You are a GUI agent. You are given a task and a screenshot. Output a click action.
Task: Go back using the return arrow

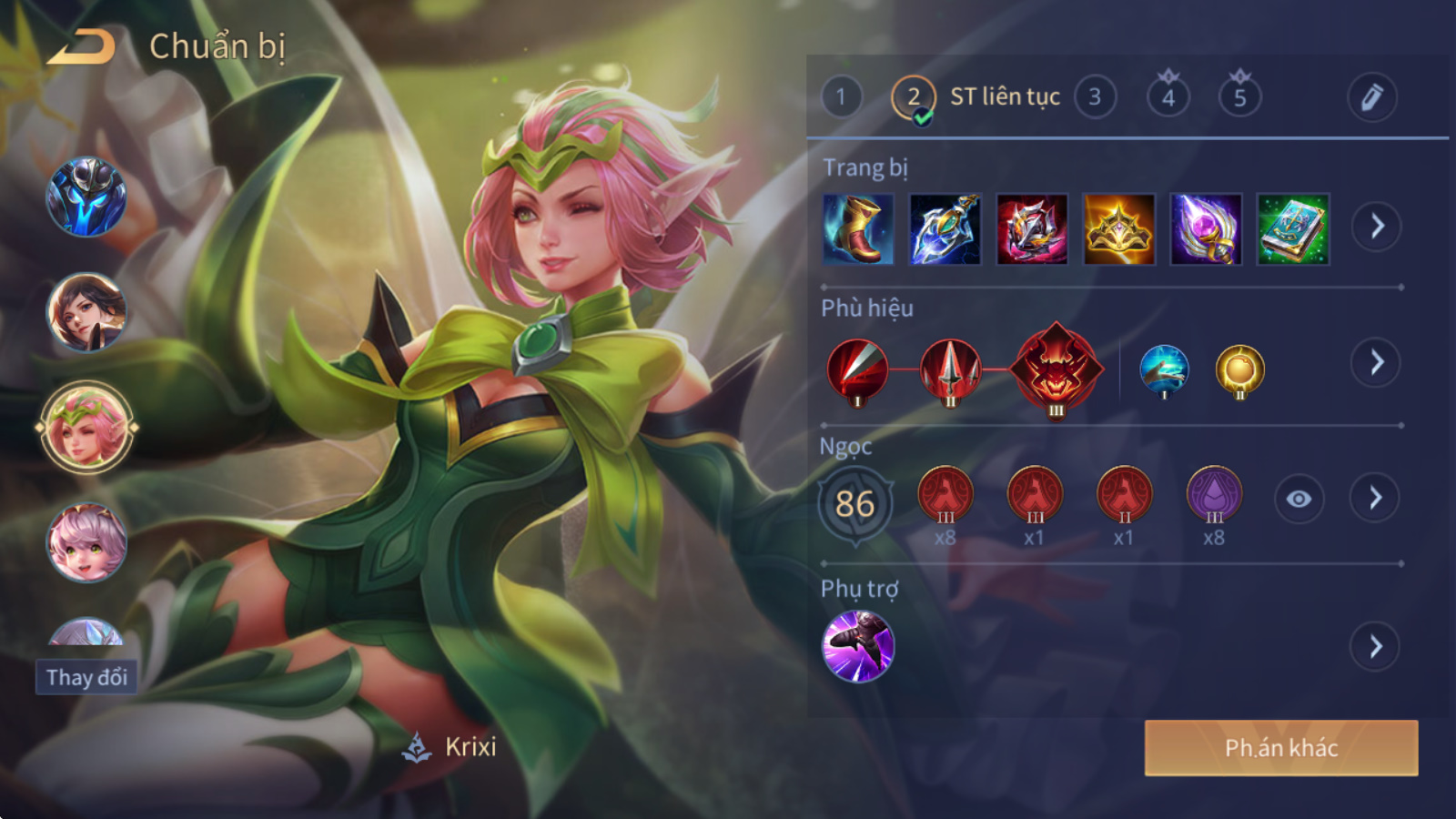click(82, 47)
